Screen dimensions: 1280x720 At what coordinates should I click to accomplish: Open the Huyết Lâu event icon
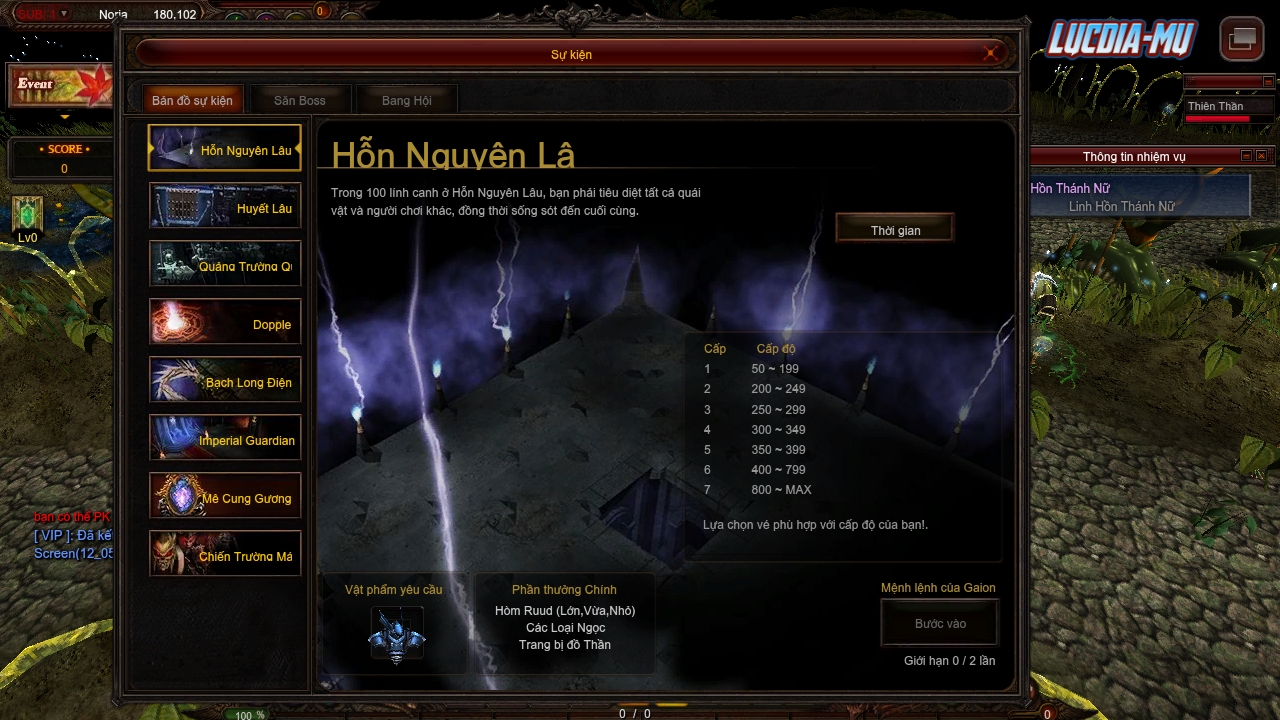pyautogui.click(x=224, y=206)
